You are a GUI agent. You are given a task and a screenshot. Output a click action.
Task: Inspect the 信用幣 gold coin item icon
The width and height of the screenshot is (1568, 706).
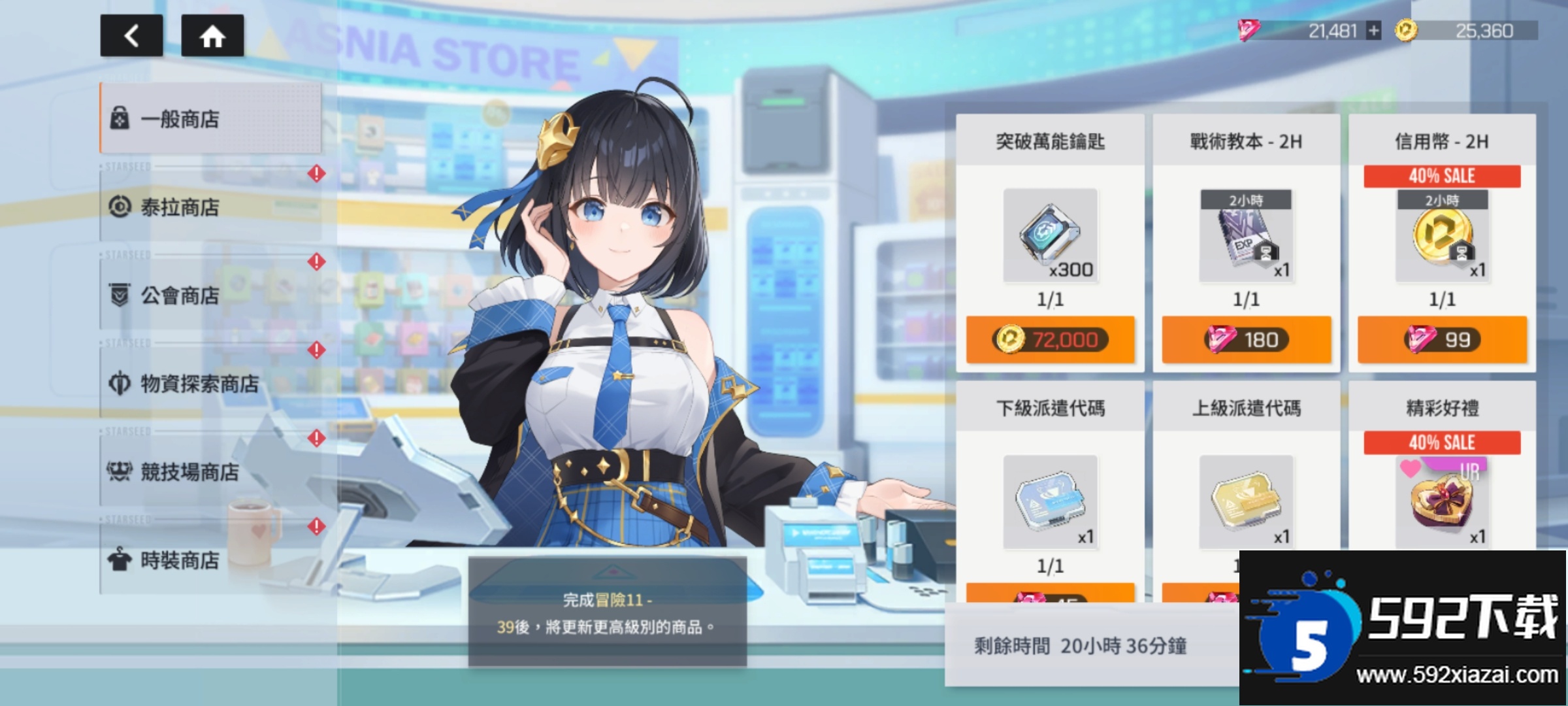tap(1442, 235)
